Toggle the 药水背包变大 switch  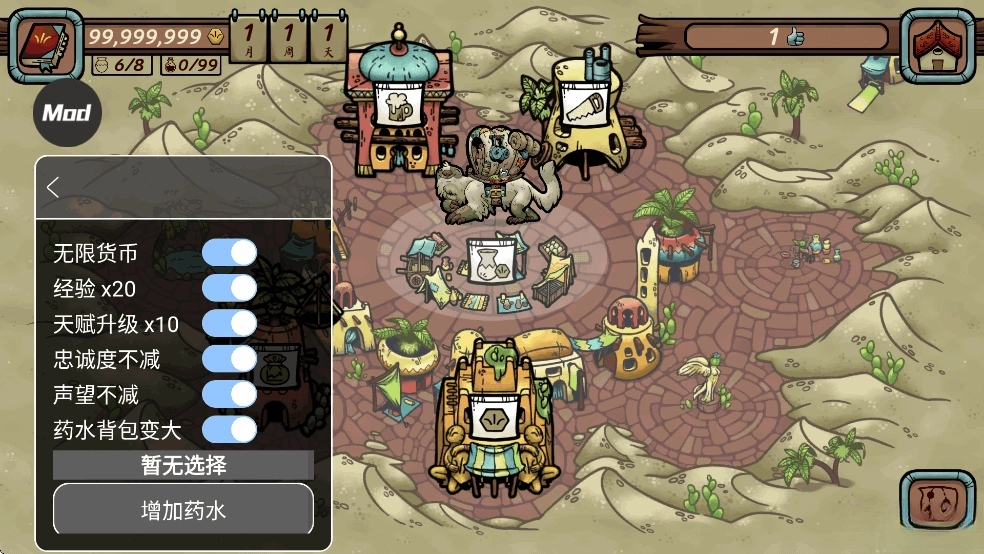(230, 429)
